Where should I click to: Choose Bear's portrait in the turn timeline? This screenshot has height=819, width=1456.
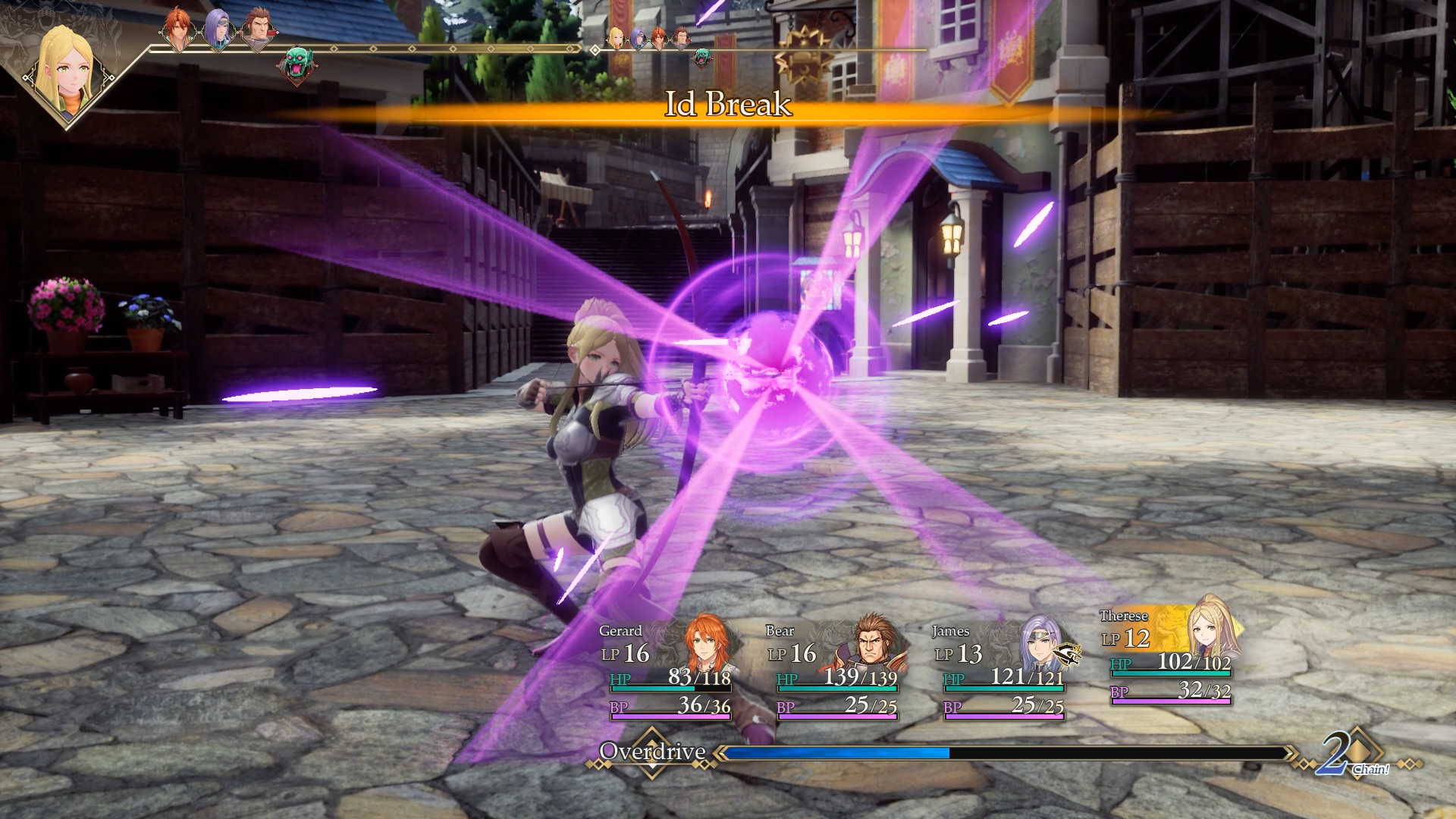258,31
